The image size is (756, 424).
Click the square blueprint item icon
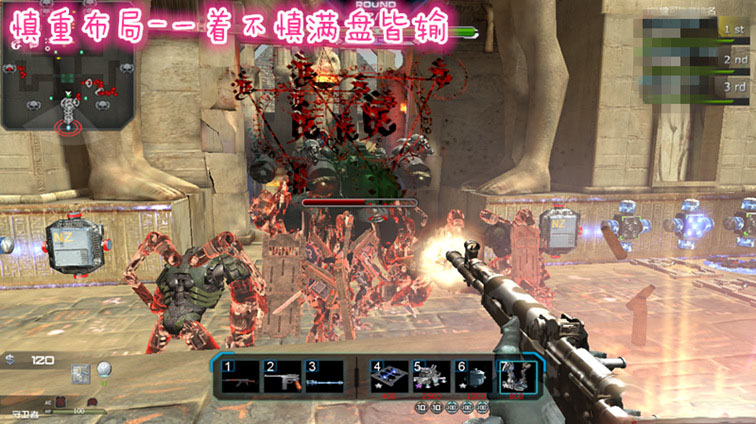[80, 376]
